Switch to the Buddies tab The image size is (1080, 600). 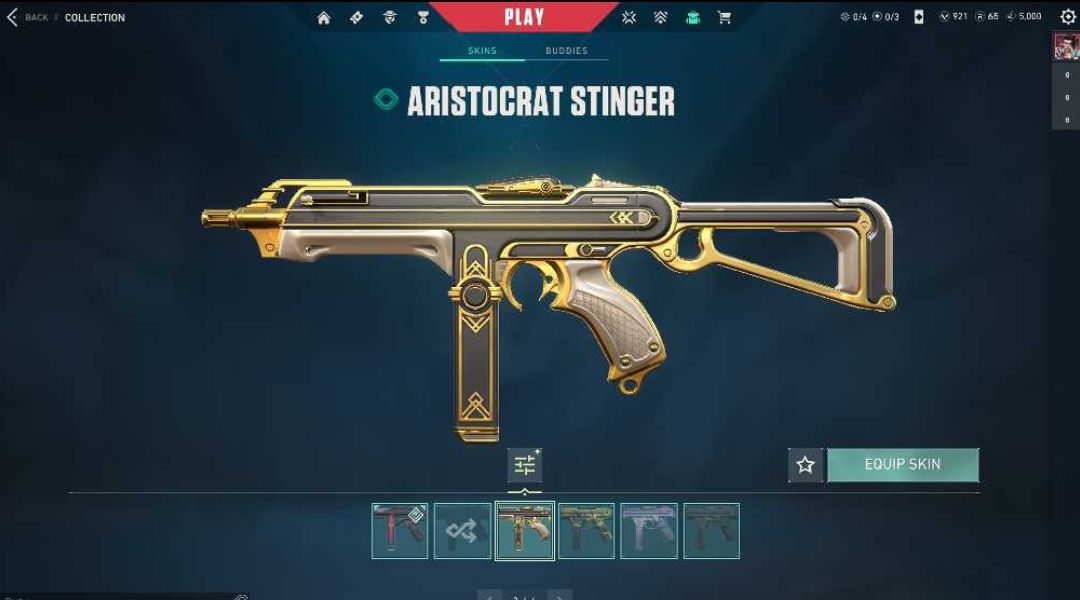tap(566, 51)
